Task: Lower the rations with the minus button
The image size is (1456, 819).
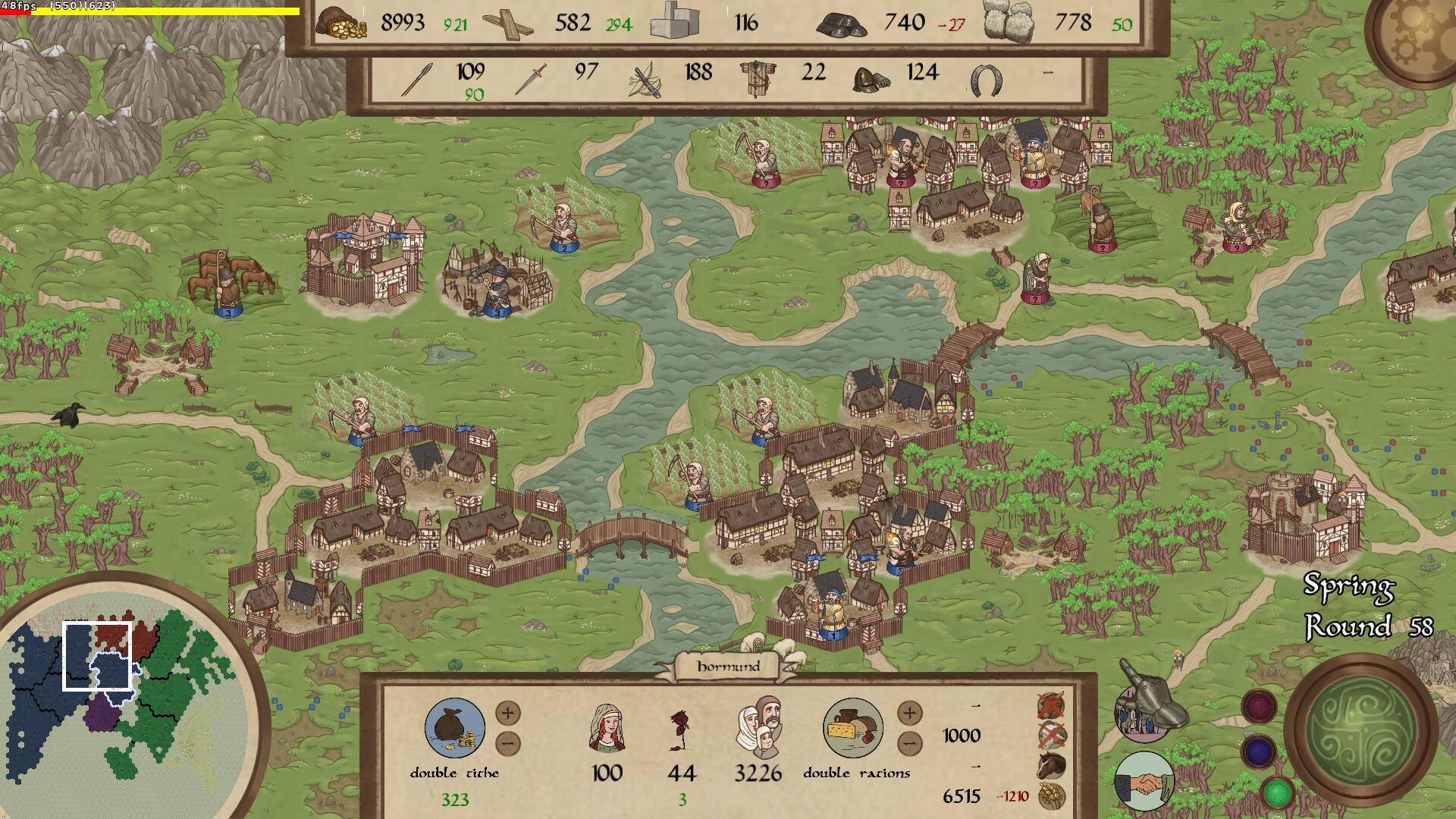Action: click(909, 743)
